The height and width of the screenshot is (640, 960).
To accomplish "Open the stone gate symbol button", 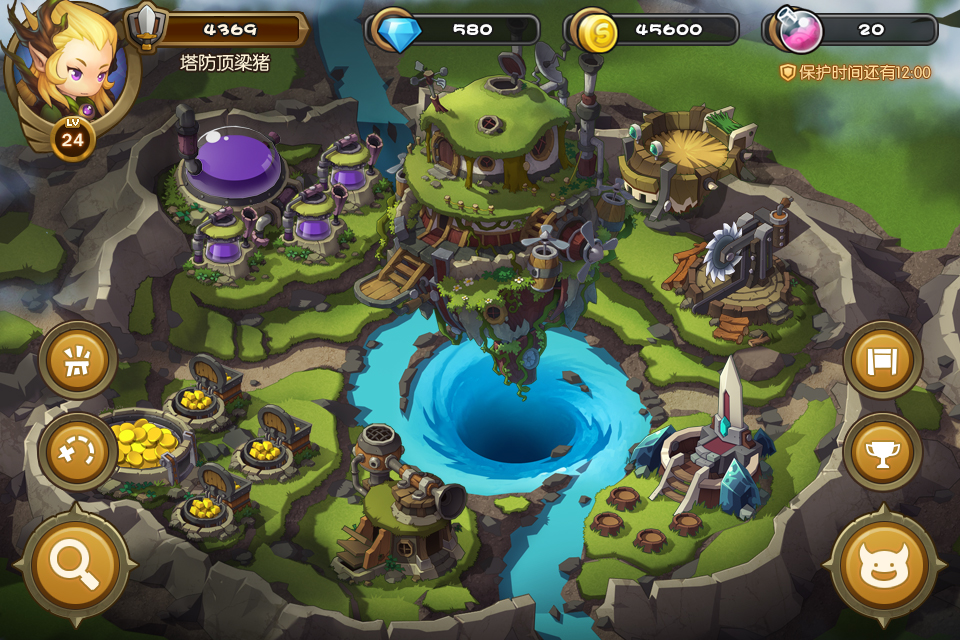I will [77, 360].
